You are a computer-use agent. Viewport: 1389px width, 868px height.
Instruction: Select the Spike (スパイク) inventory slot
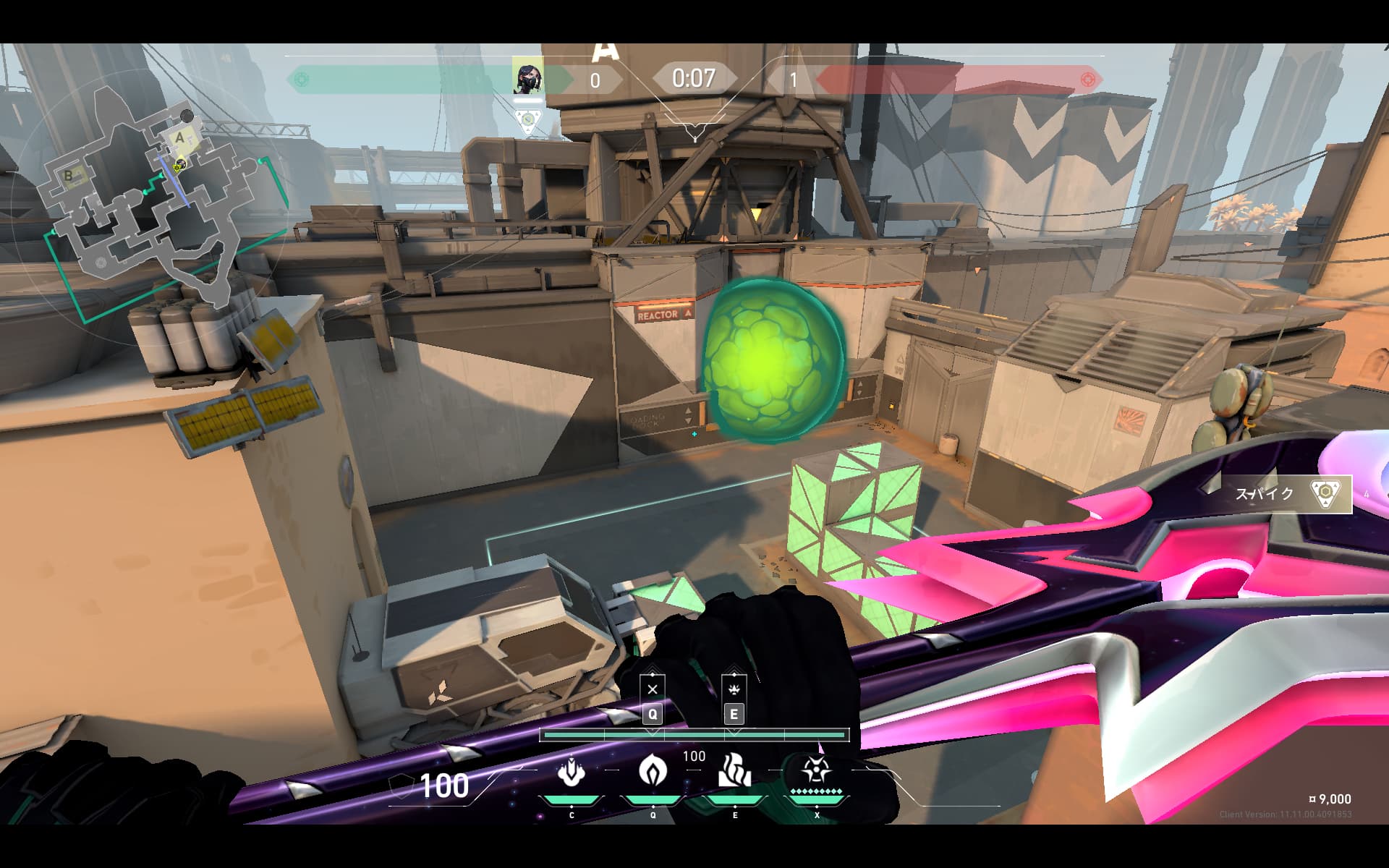click(1286, 494)
